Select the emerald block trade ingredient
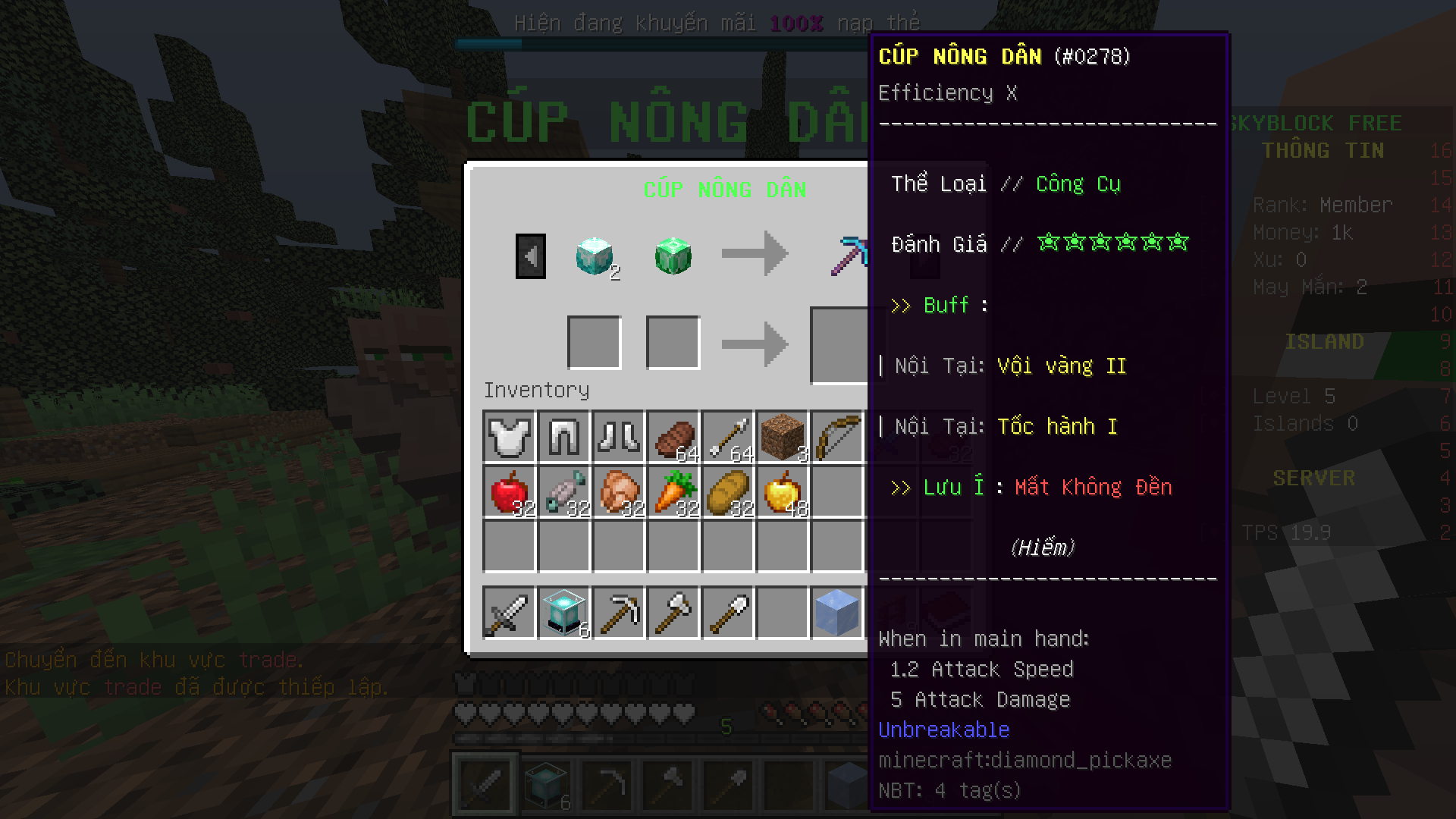Screen dimensions: 1456x819 coord(673,256)
